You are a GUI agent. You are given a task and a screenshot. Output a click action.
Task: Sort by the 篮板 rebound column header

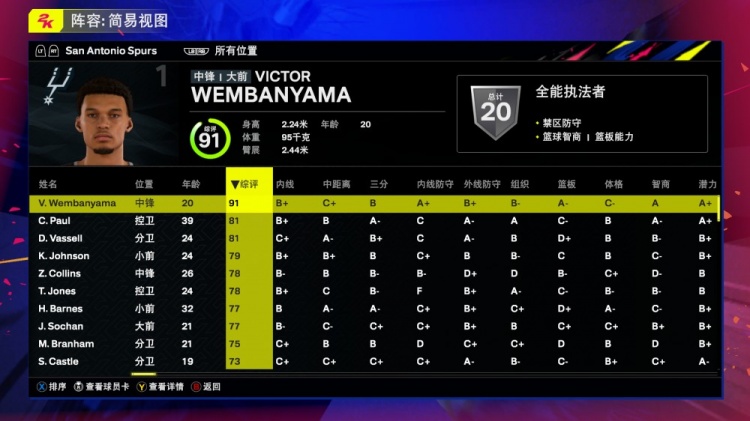[x=566, y=185]
